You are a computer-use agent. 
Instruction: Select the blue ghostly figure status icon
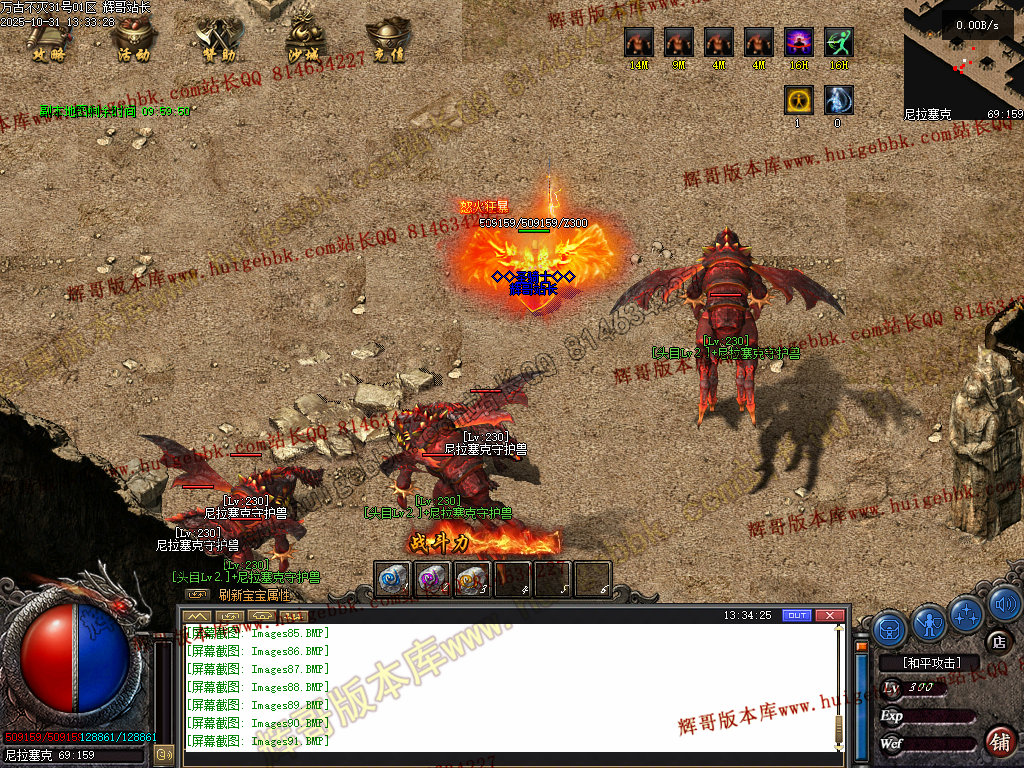point(838,100)
